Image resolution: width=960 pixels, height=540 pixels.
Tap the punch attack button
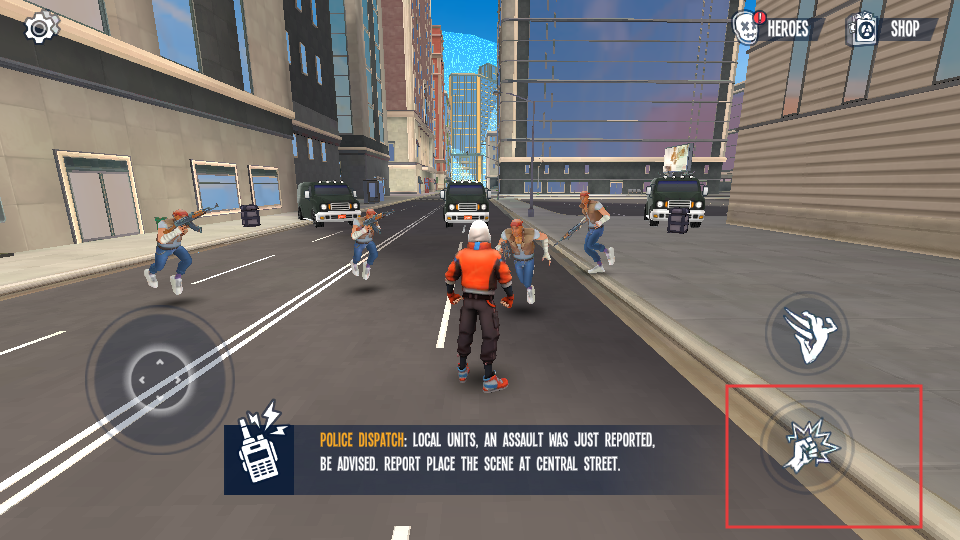click(806, 449)
